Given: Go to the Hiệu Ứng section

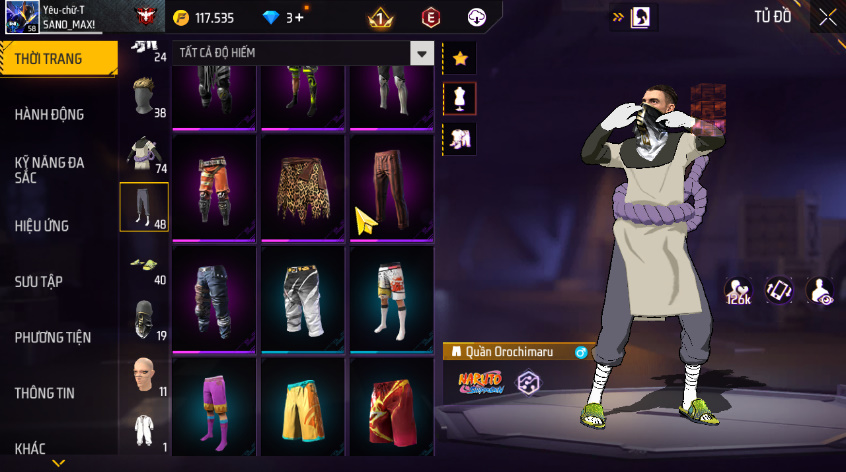Looking at the screenshot, I should pos(42,226).
